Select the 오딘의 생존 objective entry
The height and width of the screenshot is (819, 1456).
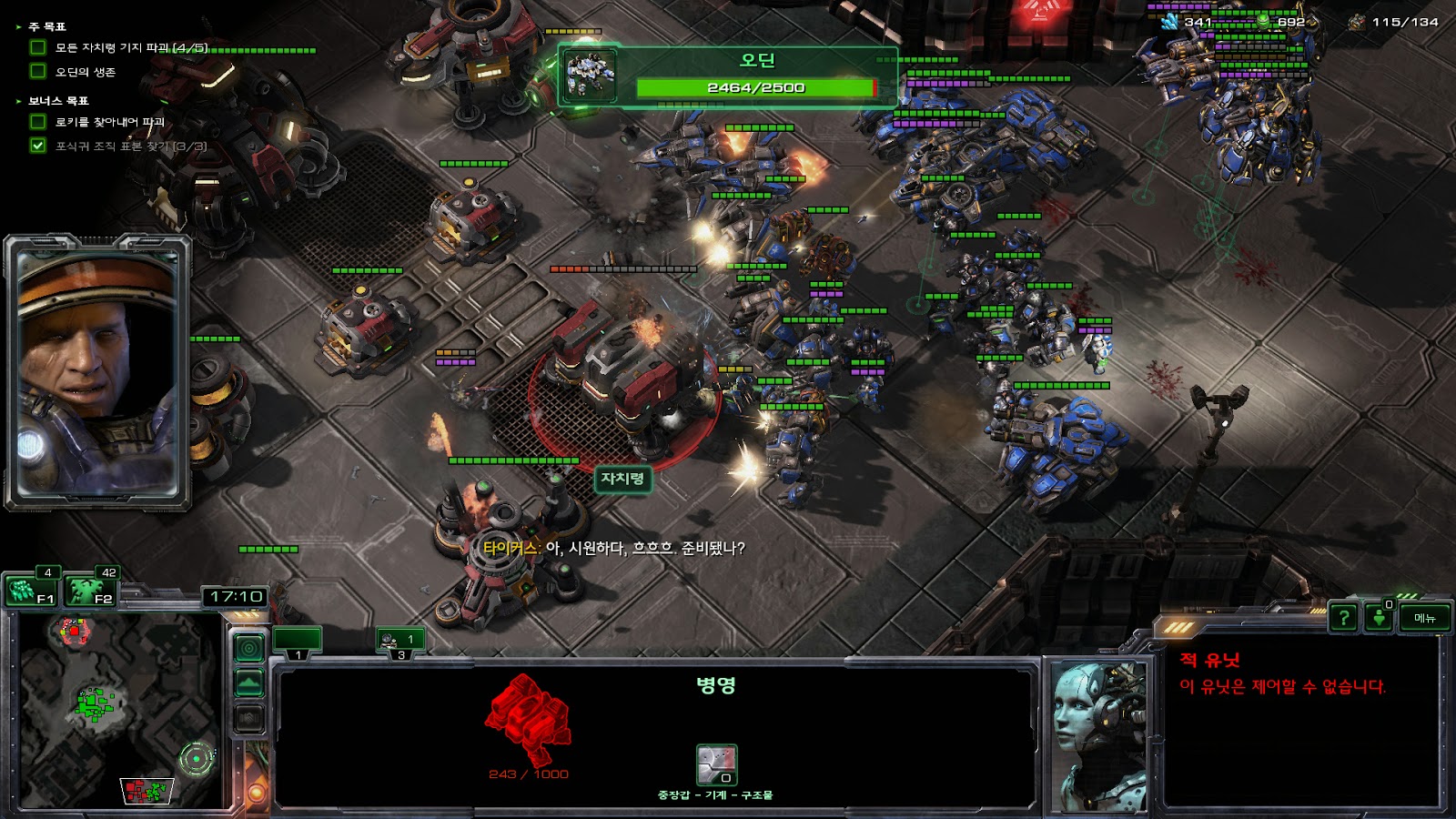[x=86, y=72]
